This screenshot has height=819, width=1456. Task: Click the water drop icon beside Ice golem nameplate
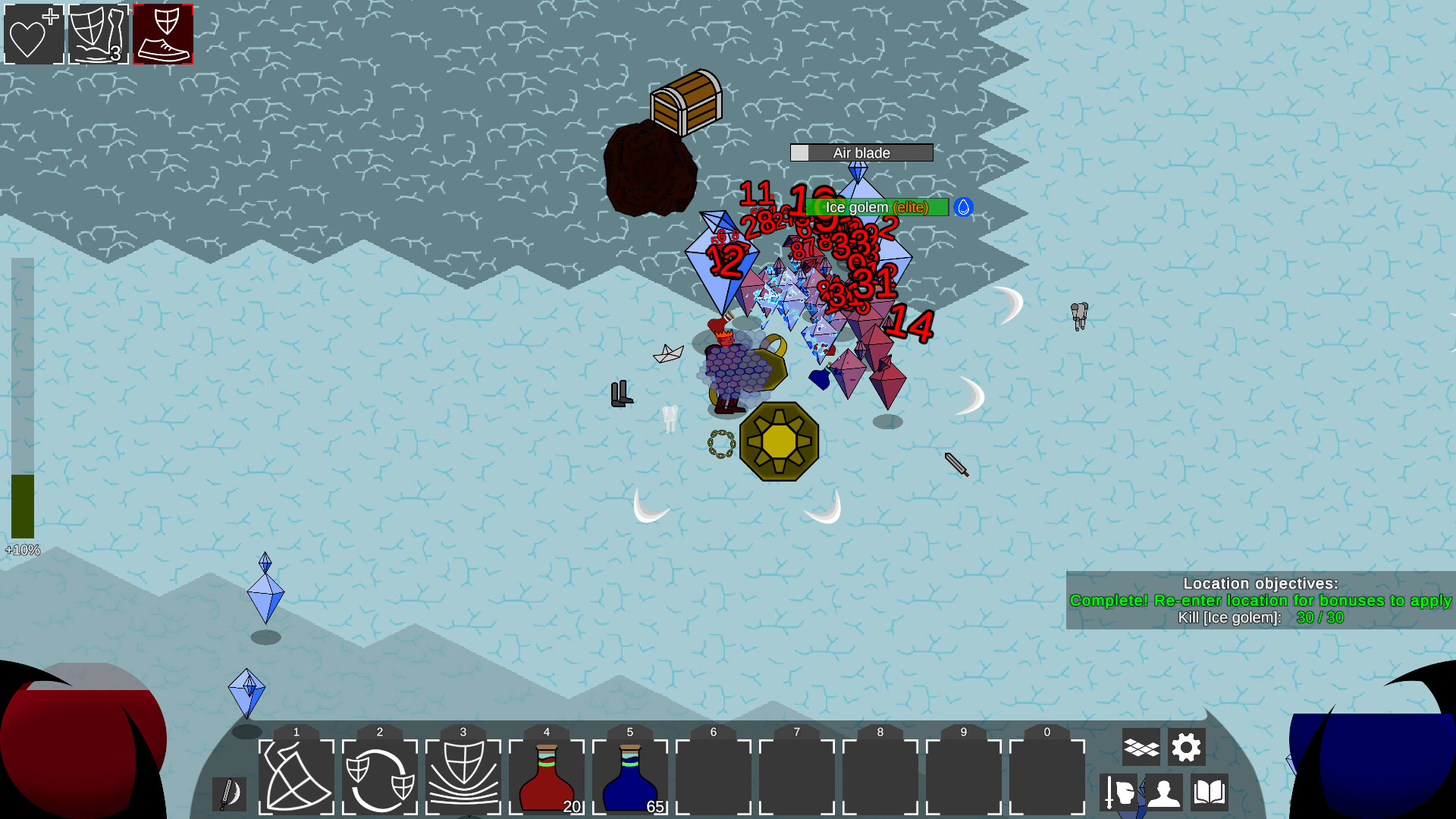click(x=963, y=206)
